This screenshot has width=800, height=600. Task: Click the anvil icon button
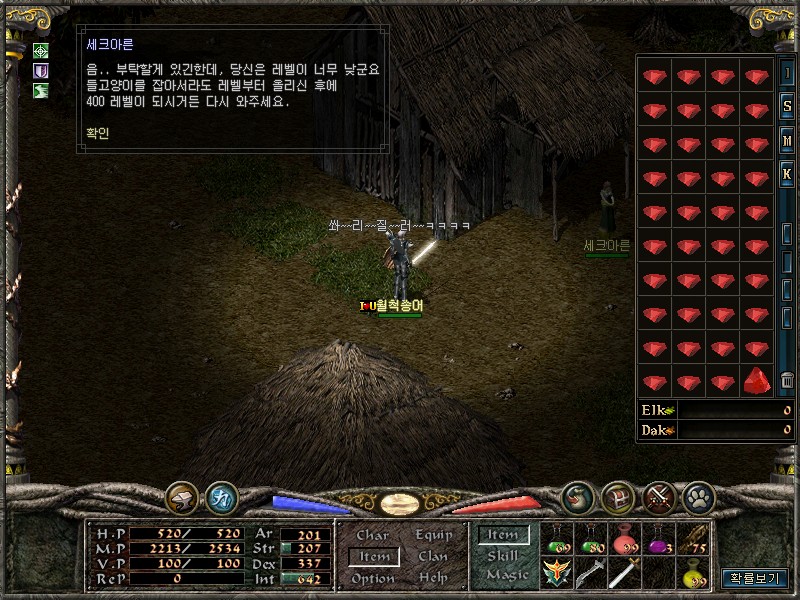tap(182, 497)
